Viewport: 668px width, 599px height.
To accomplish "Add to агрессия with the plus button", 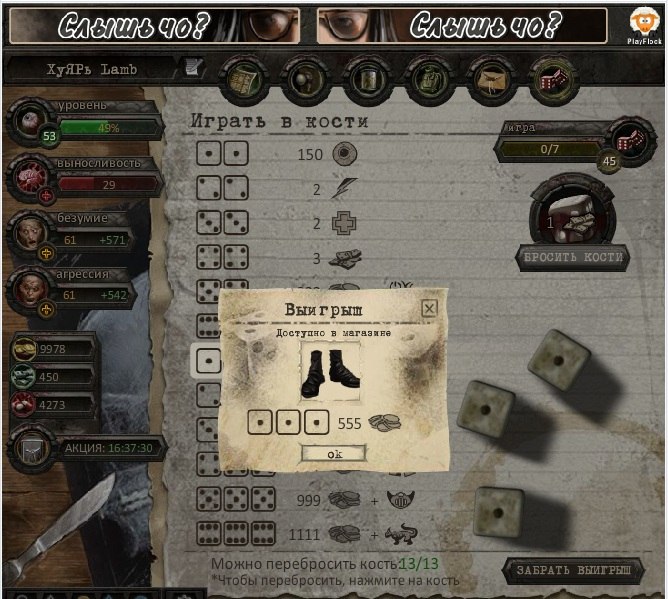I will (44, 310).
